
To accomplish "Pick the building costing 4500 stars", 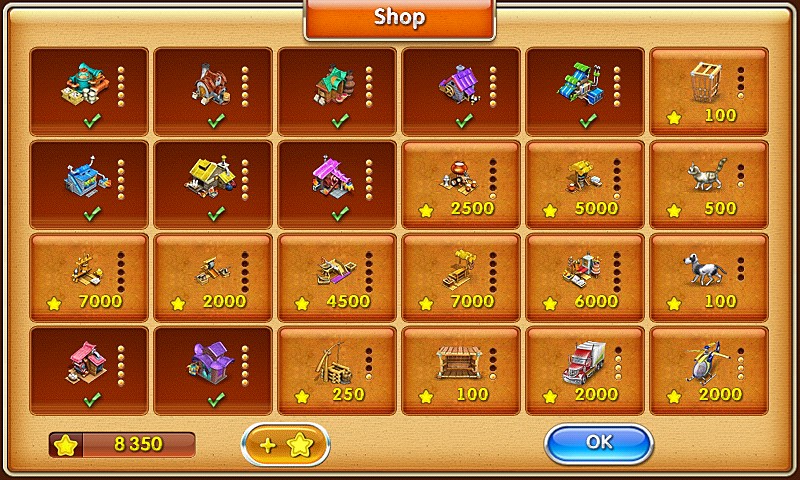I will tap(336, 277).
